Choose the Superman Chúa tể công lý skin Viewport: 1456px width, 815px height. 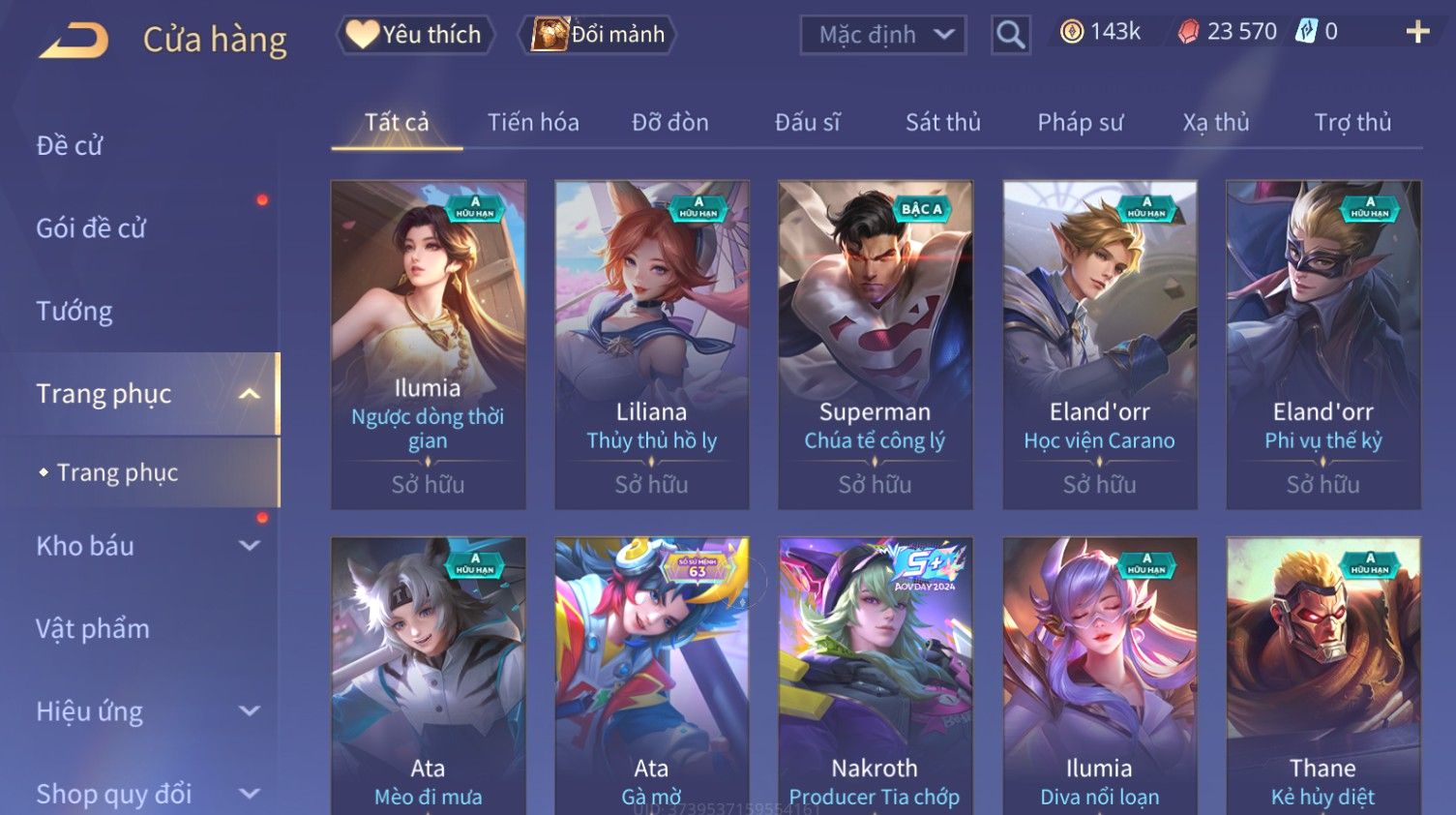click(x=875, y=344)
